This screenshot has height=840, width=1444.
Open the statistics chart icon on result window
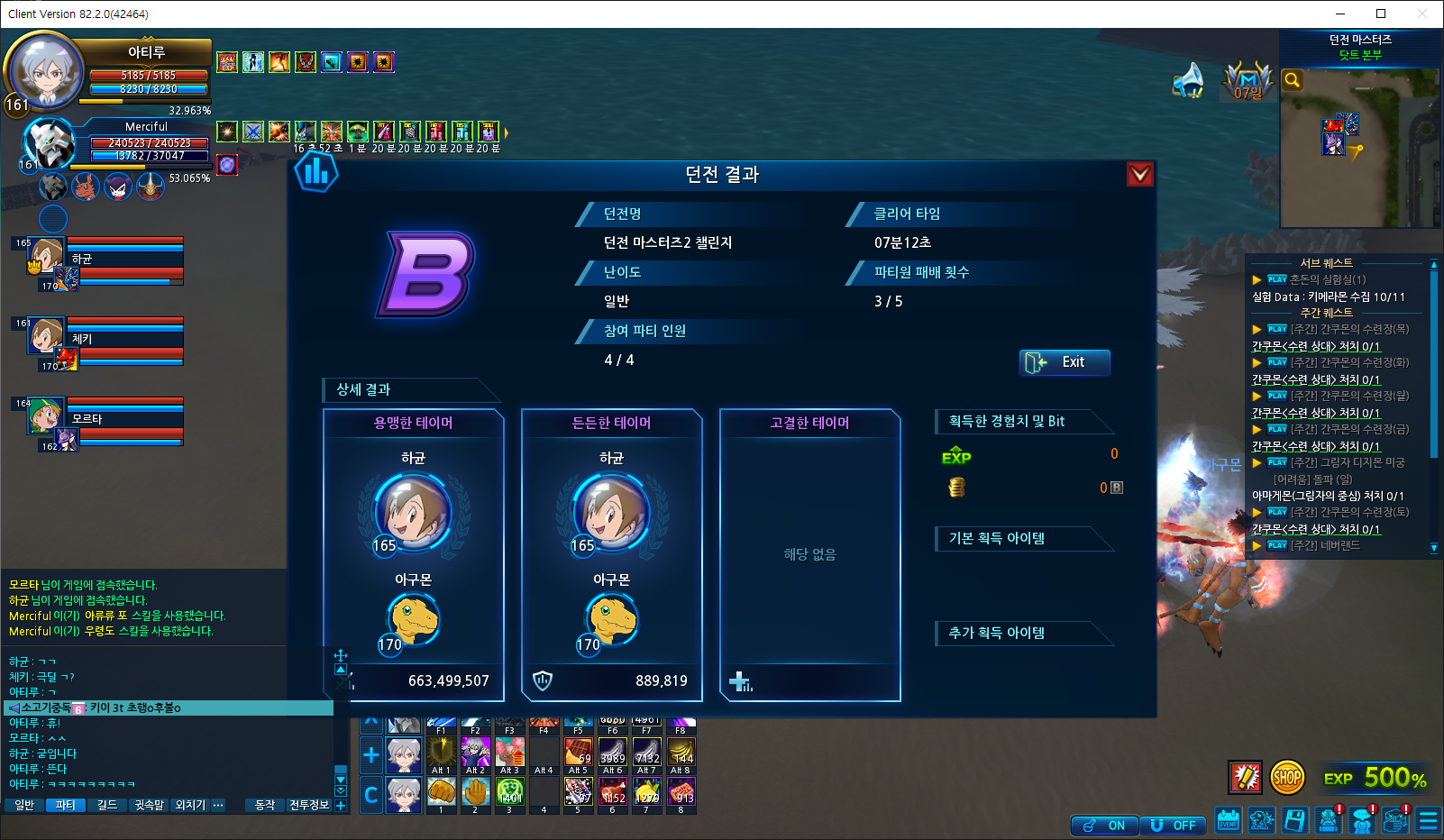click(x=316, y=171)
